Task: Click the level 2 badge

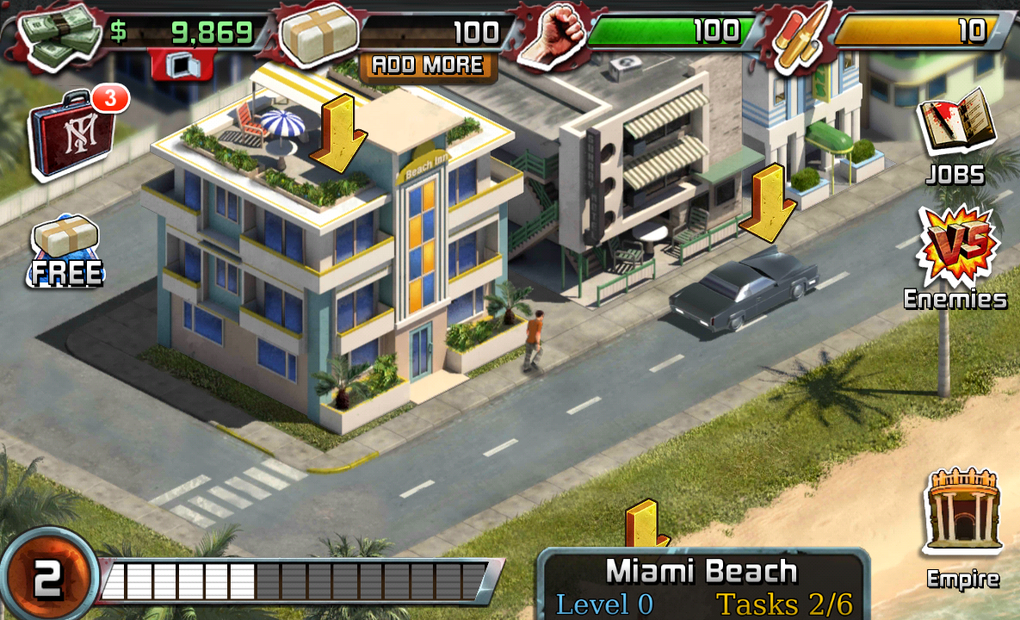Action: 47,577
